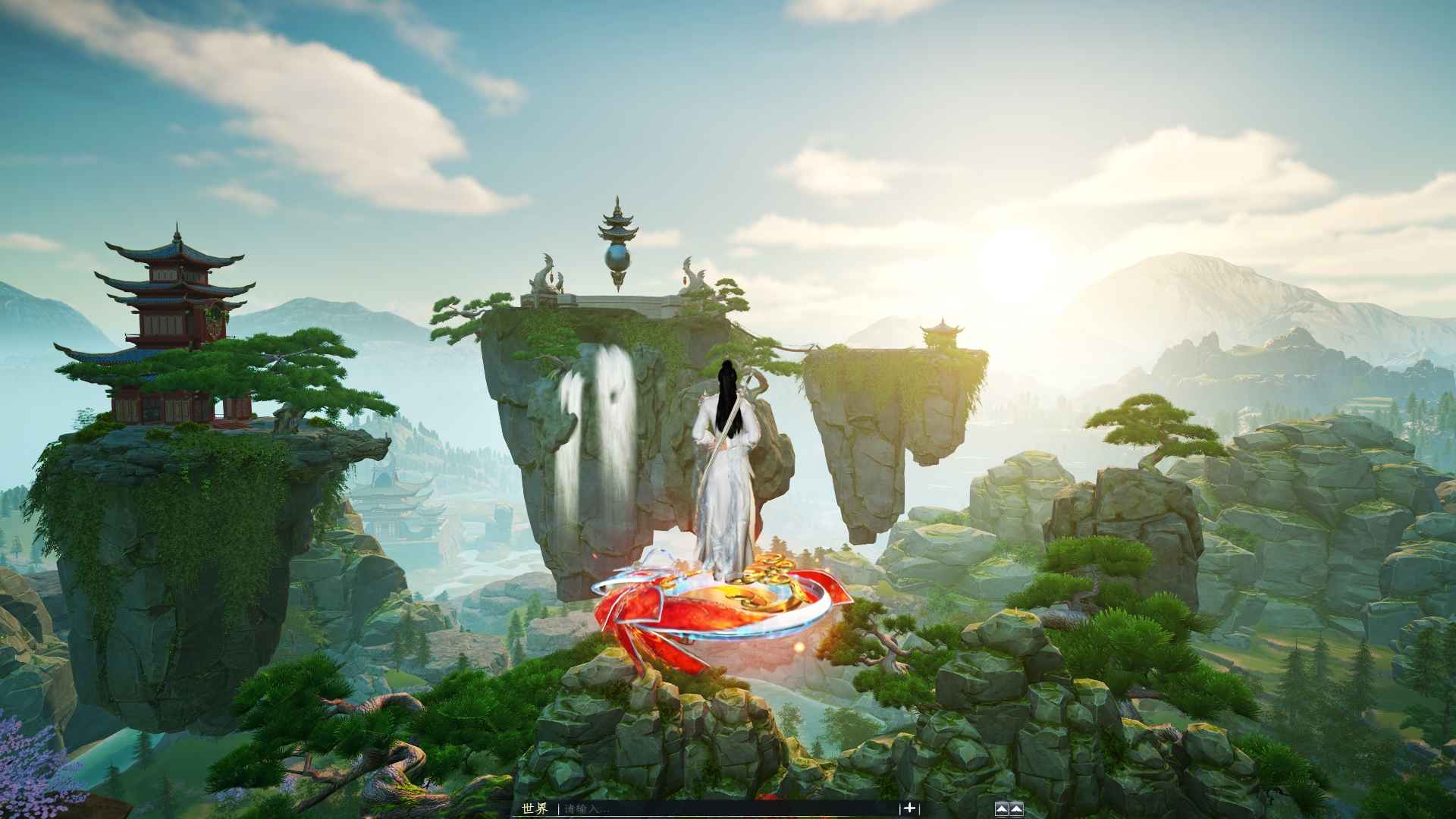Expand the panel with the double up-arrow button
The height and width of the screenshot is (819, 1456).
tap(1009, 808)
